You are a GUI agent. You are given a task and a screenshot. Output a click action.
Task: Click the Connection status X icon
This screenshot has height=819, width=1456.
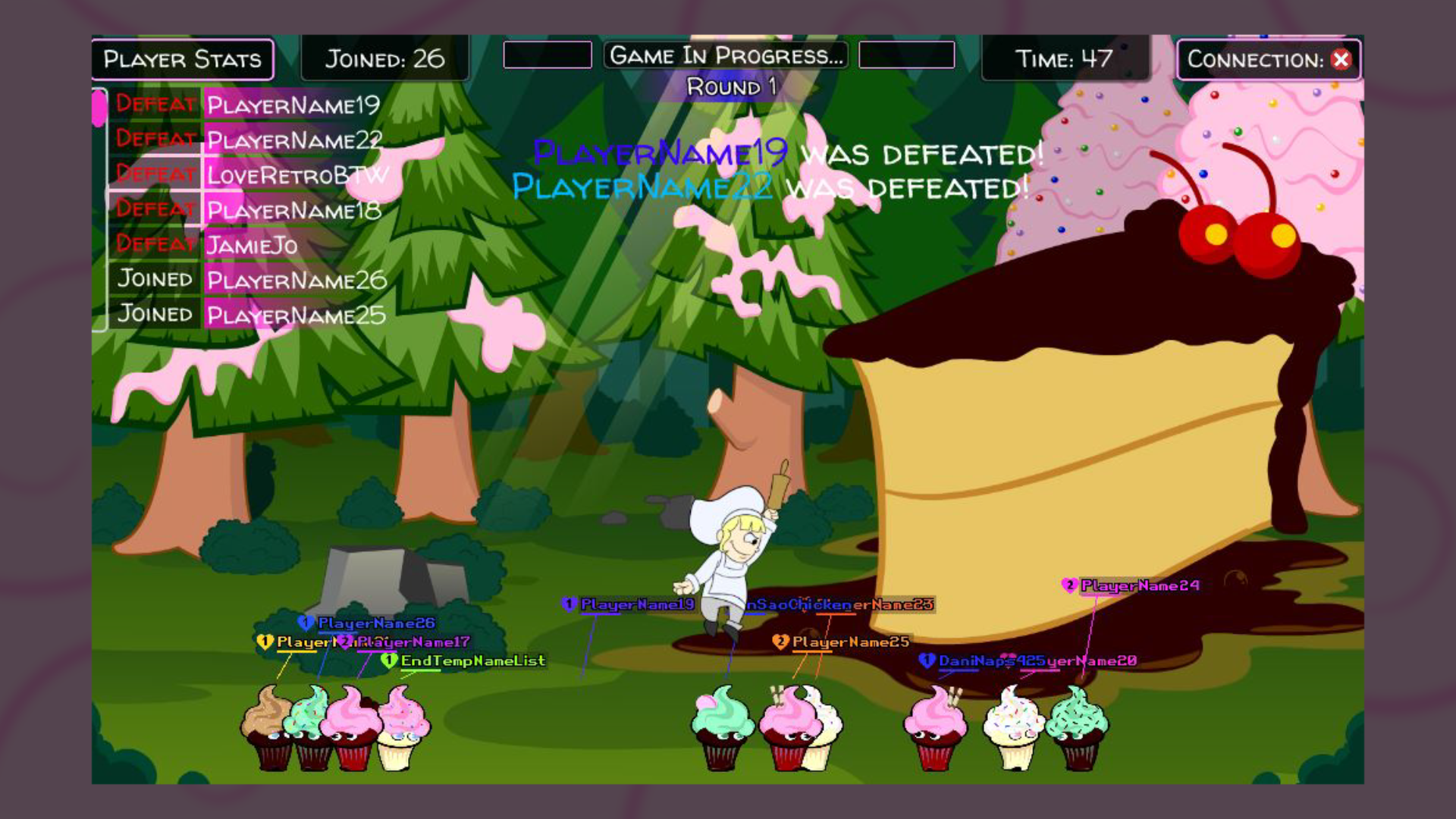click(x=1341, y=60)
